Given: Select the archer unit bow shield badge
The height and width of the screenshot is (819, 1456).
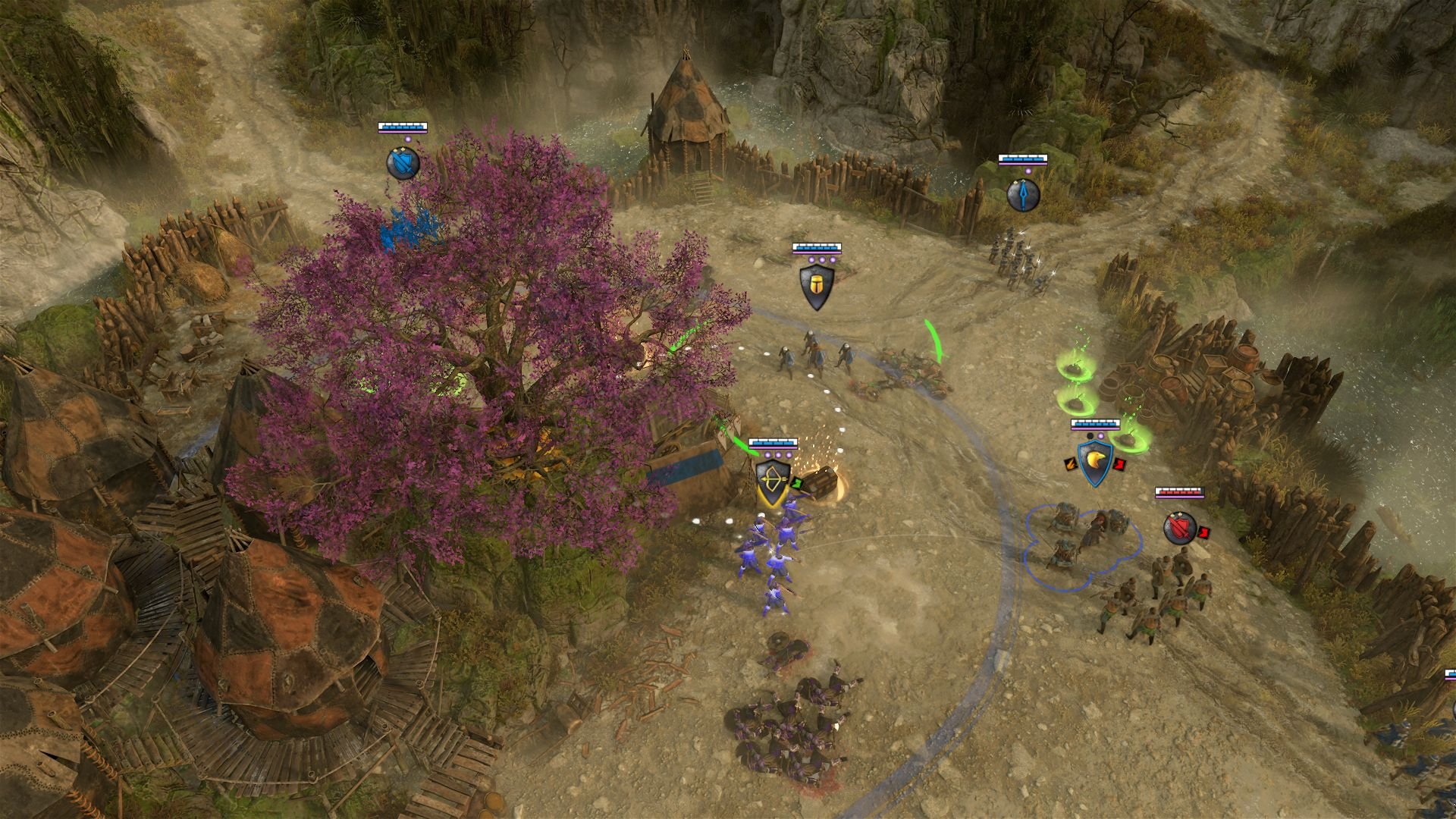Looking at the screenshot, I should point(773,480).
